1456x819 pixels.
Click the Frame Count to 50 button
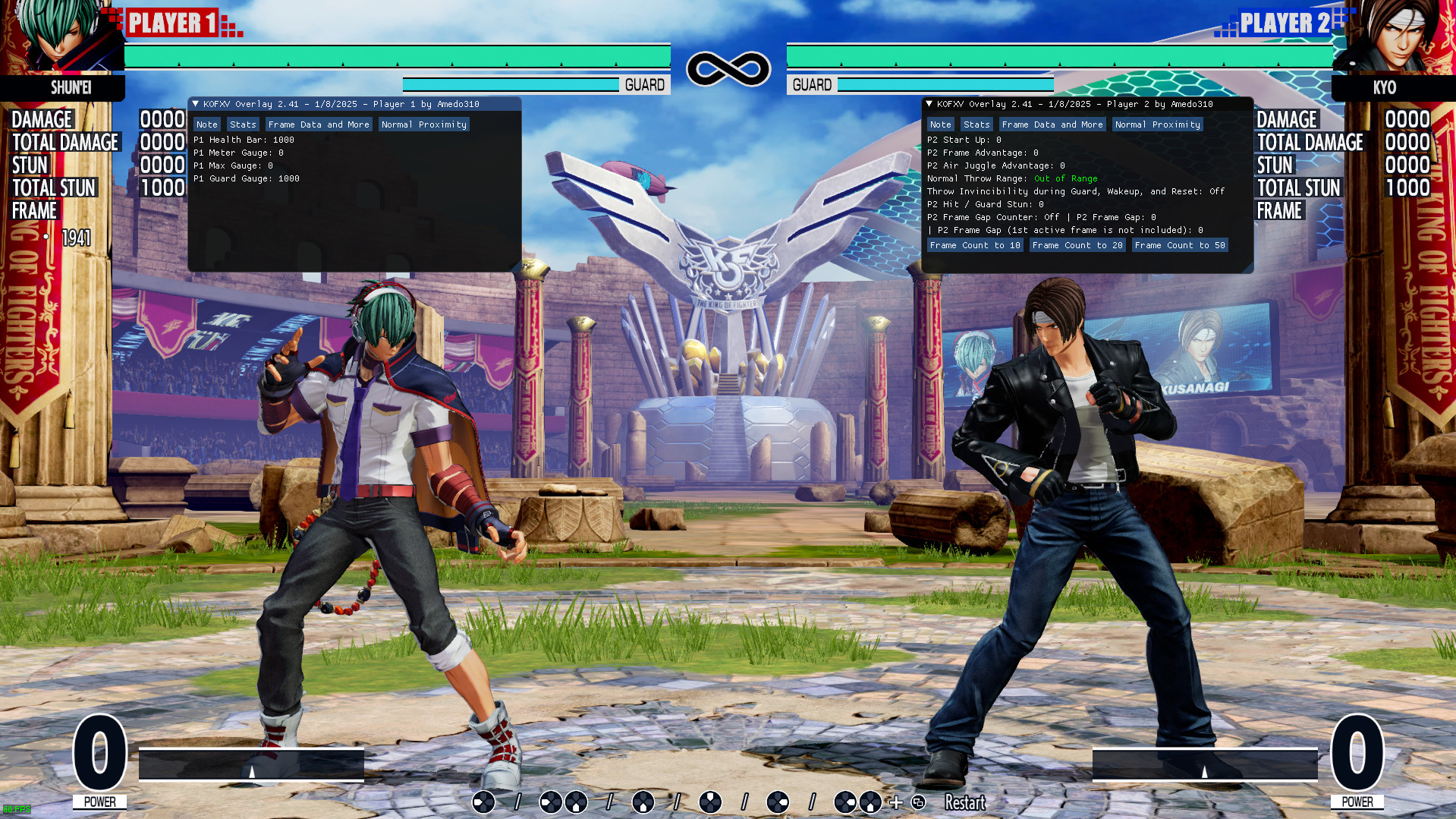pyautogui.click(x=1180, y=244)
